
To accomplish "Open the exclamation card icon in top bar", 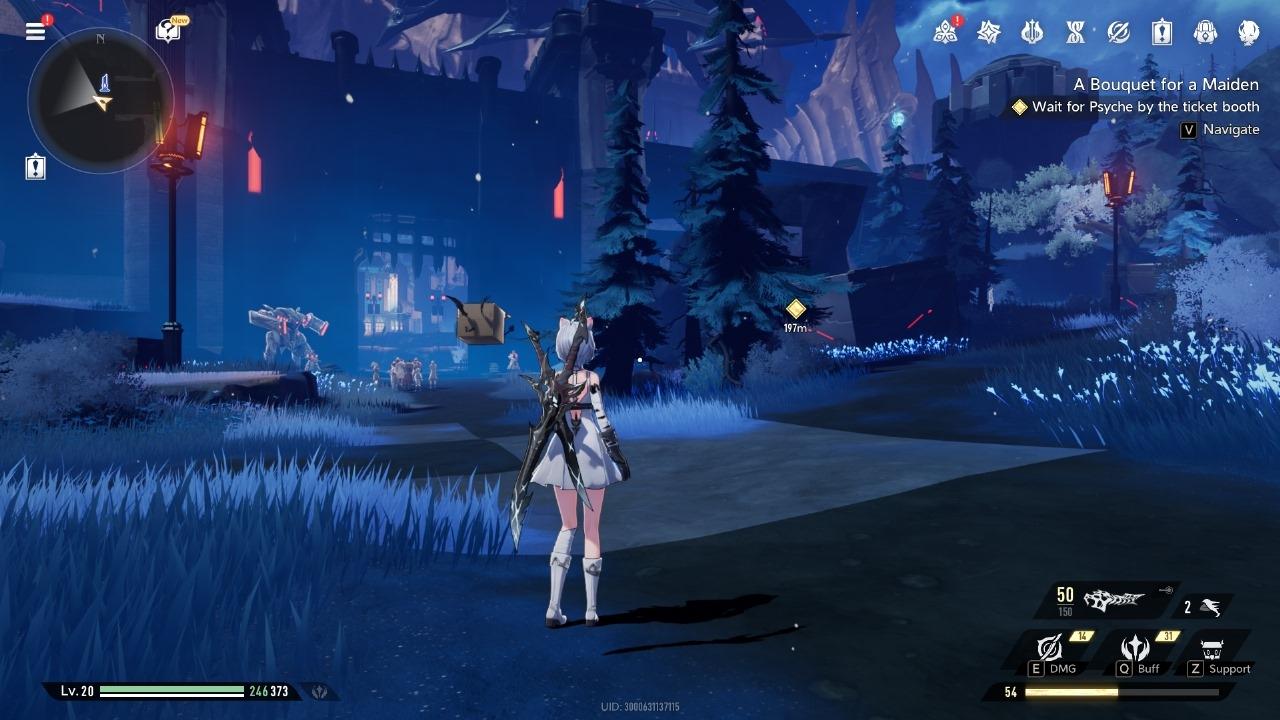I will (1161, 32).
